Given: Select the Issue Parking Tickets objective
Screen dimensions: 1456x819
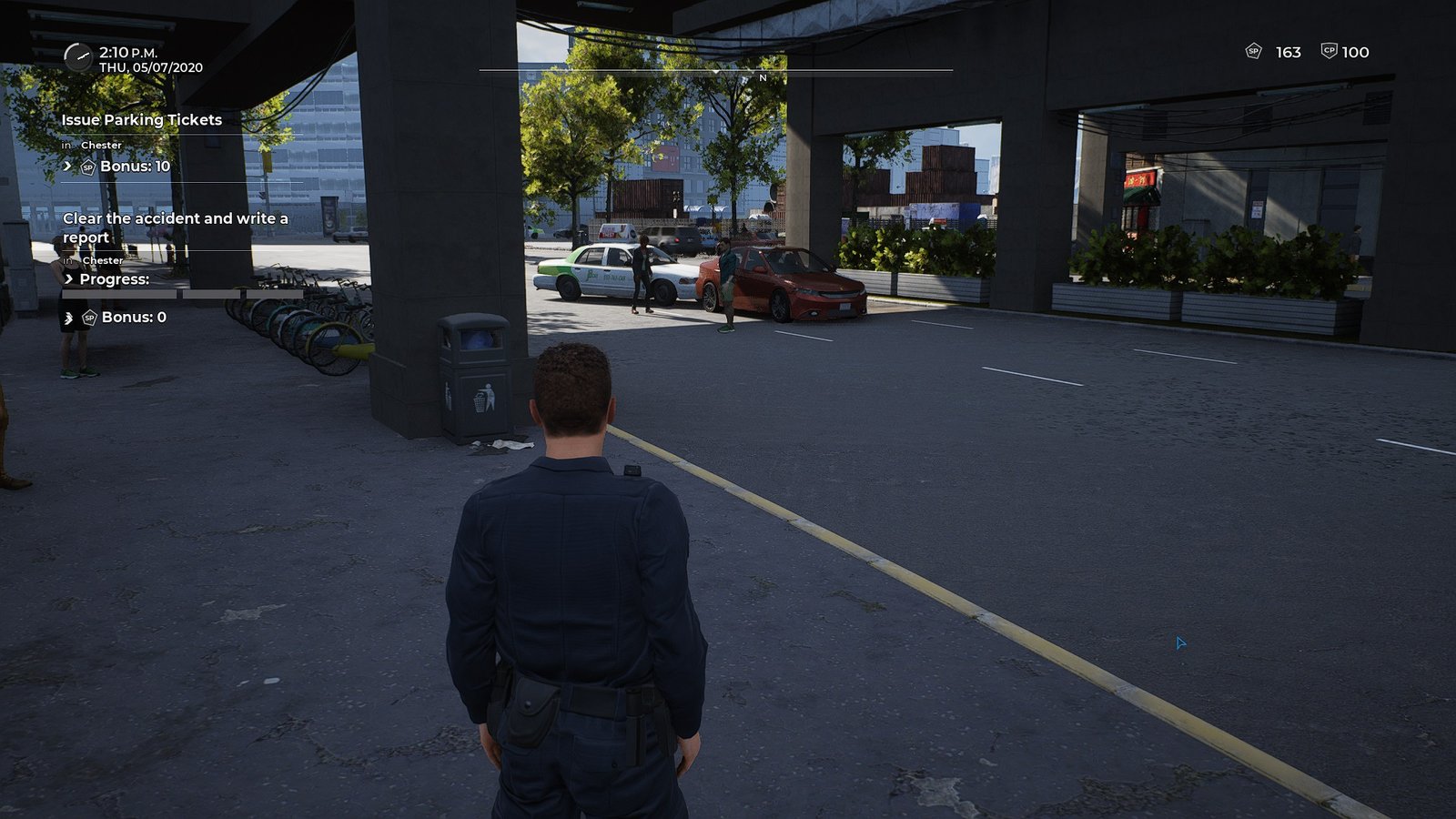Looking at the screenshot, I should [142, 120].
